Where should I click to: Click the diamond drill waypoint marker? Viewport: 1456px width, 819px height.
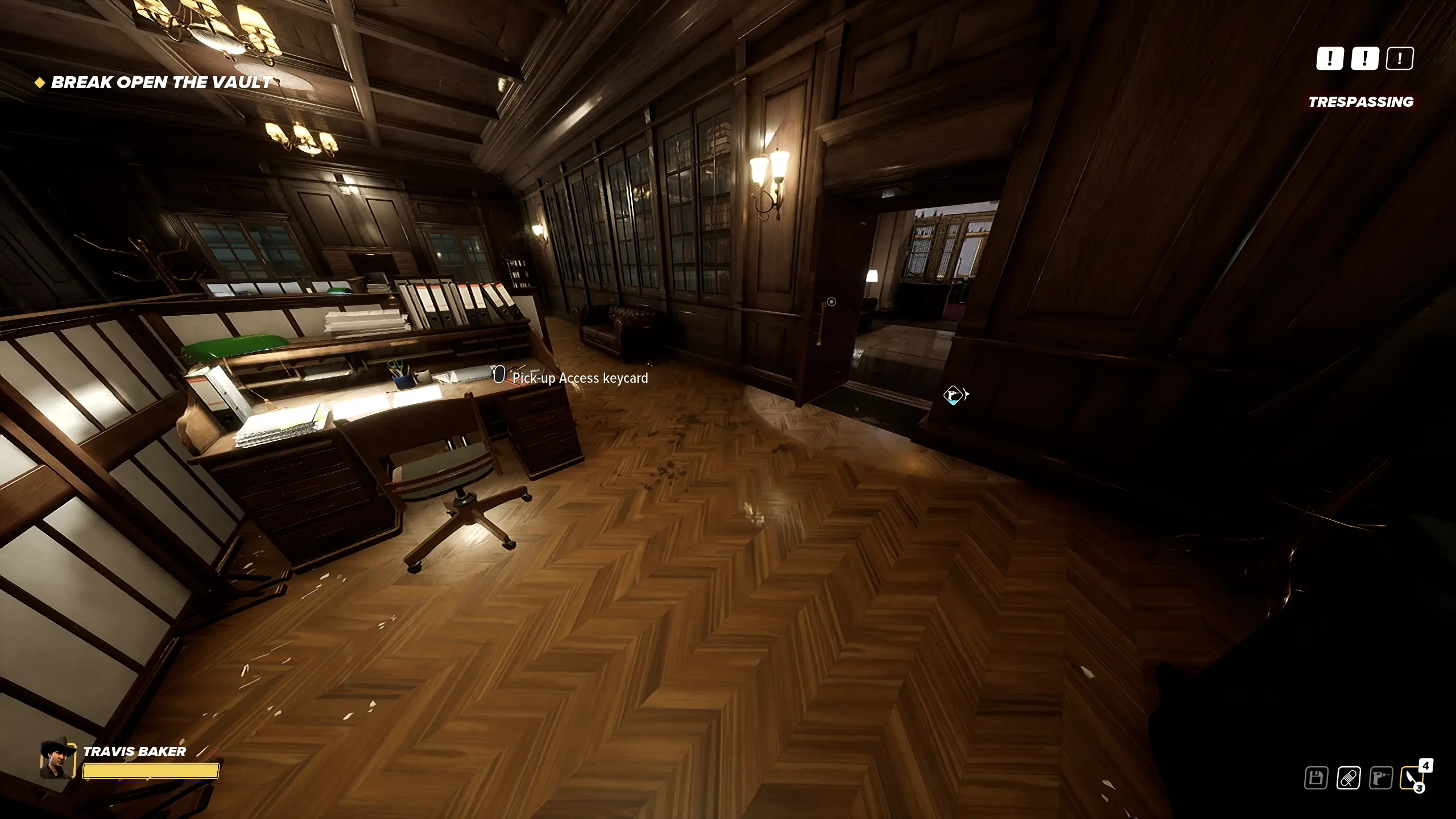coord(953,395)
